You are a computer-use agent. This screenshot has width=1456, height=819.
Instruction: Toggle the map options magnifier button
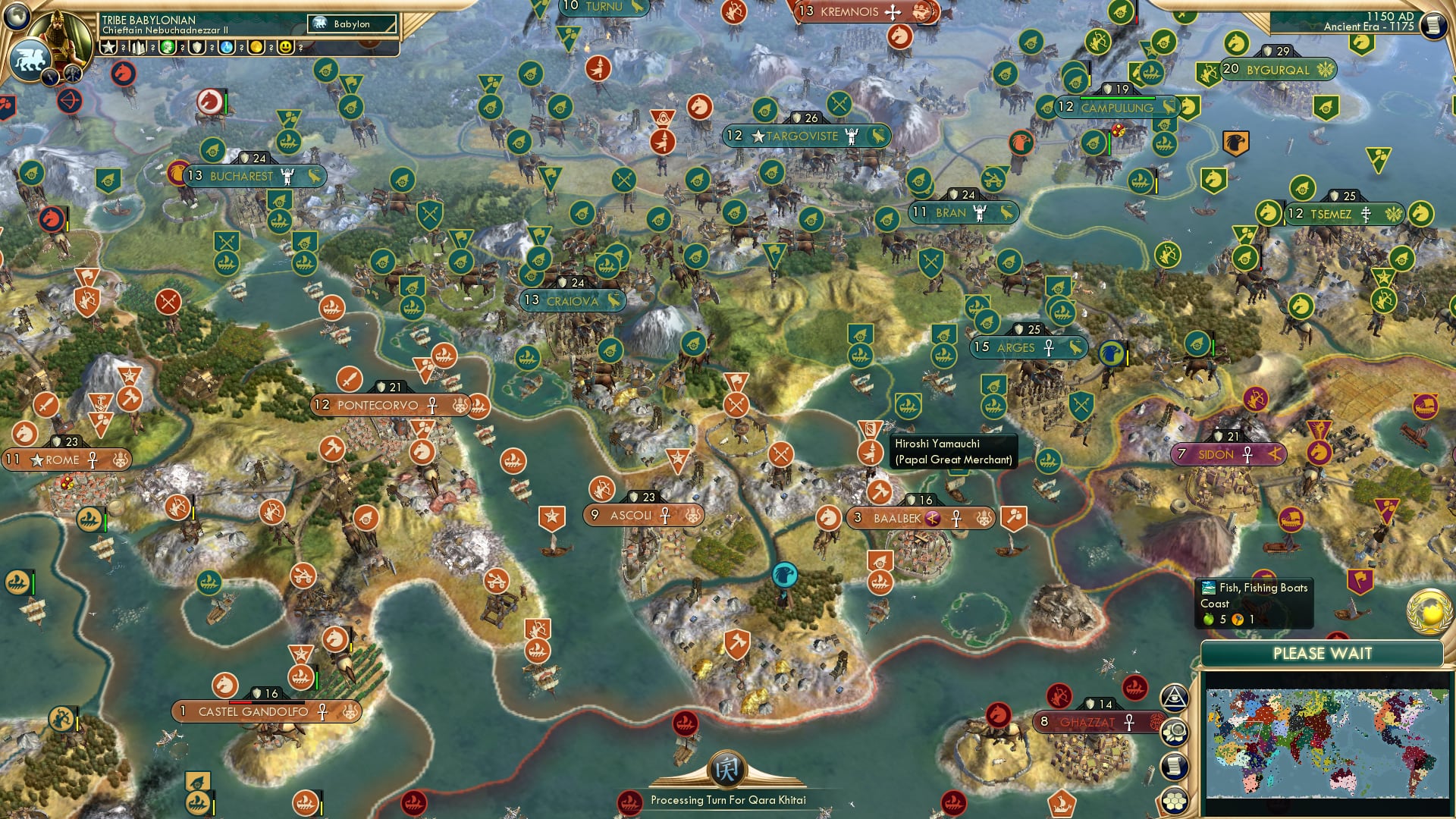[1175, 733]
